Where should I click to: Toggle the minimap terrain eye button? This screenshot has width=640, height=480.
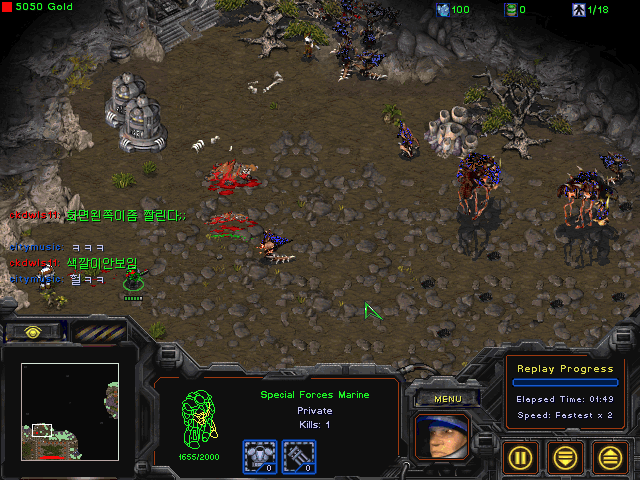[x=34, y=331]
